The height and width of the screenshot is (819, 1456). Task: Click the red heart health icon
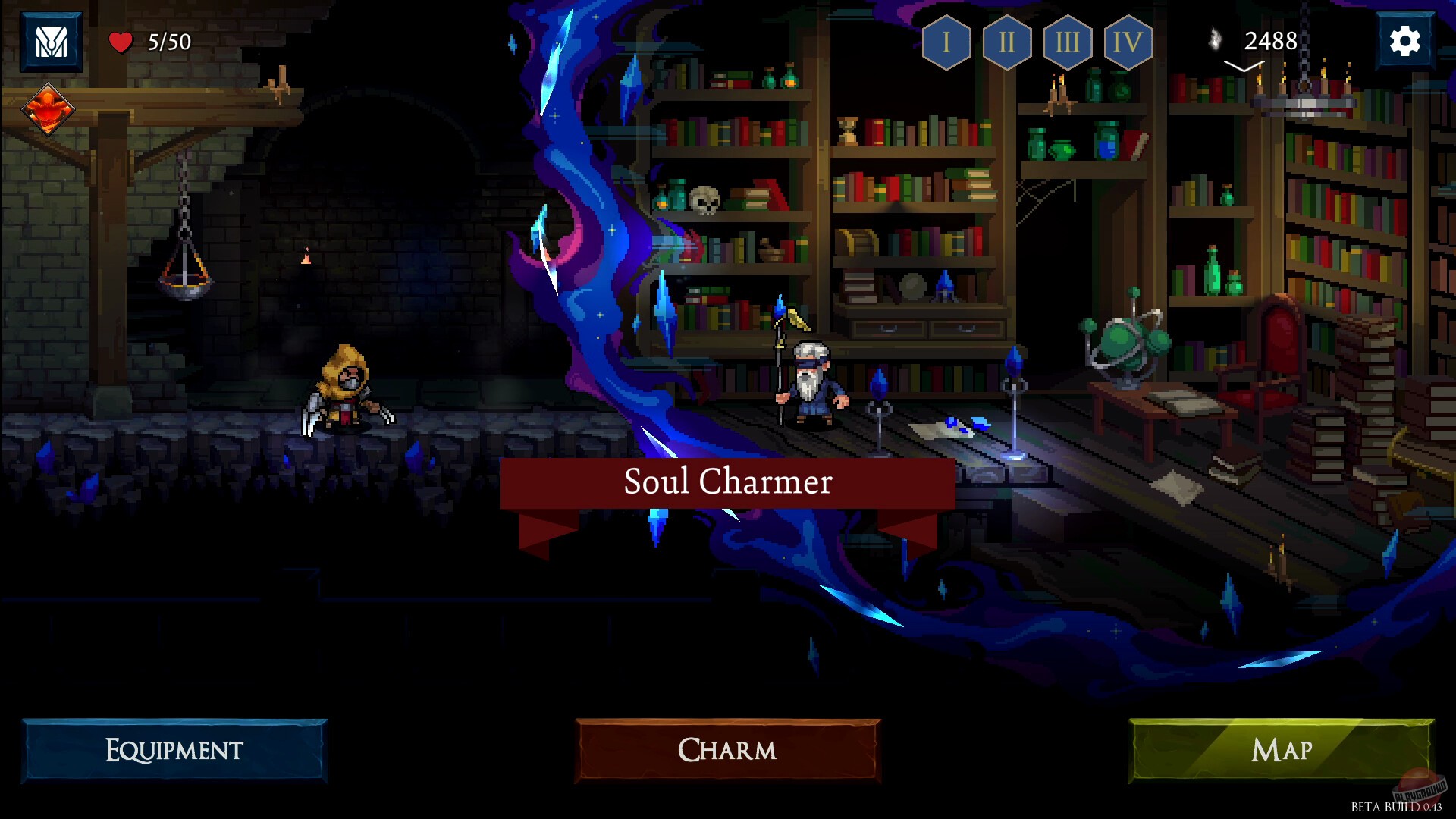coord(121,40)
